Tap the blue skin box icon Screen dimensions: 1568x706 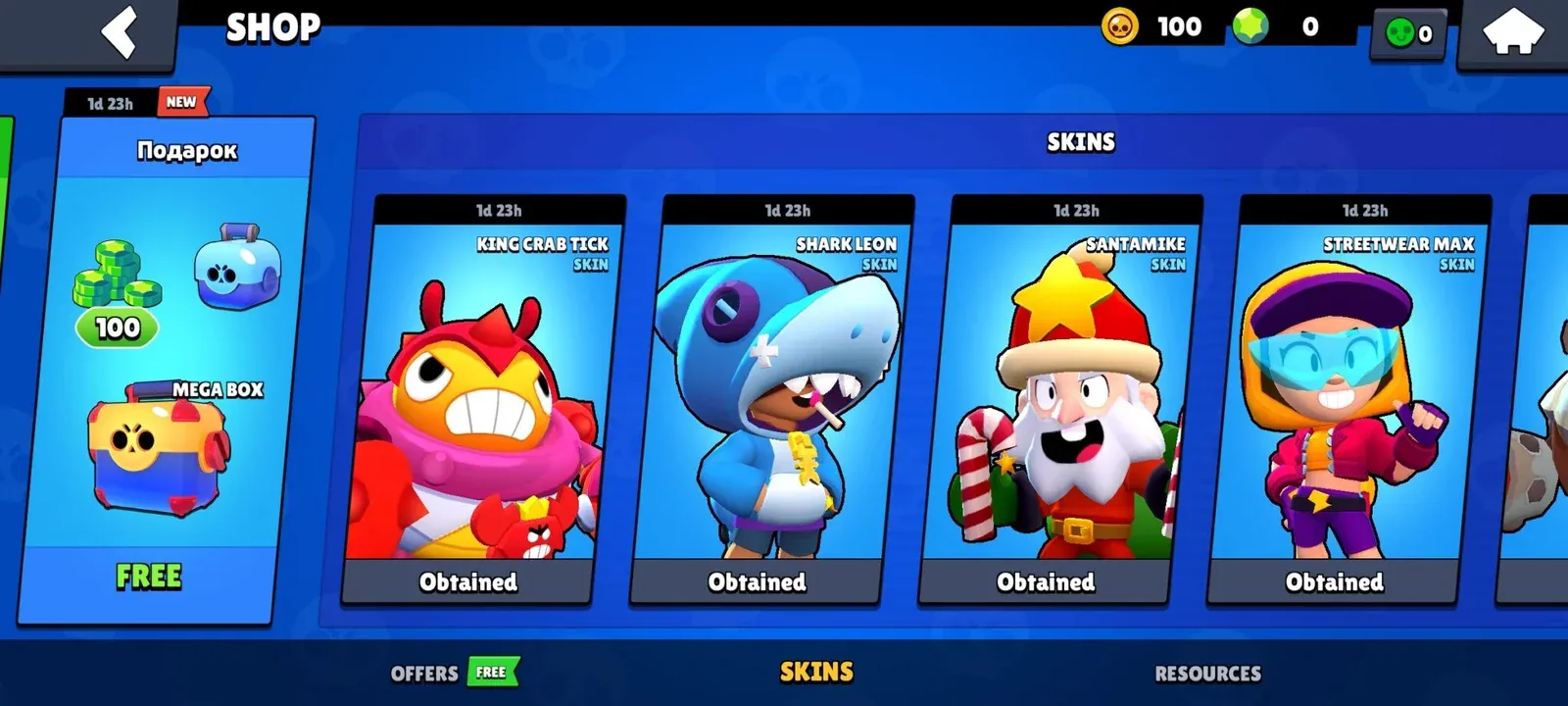pos(238,268)
